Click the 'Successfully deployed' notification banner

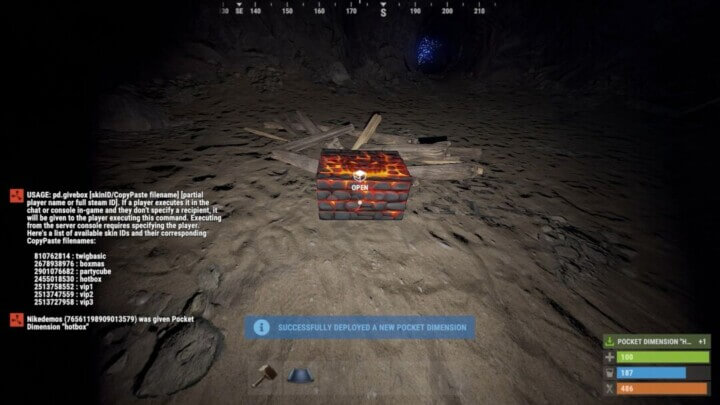(361, 327)
